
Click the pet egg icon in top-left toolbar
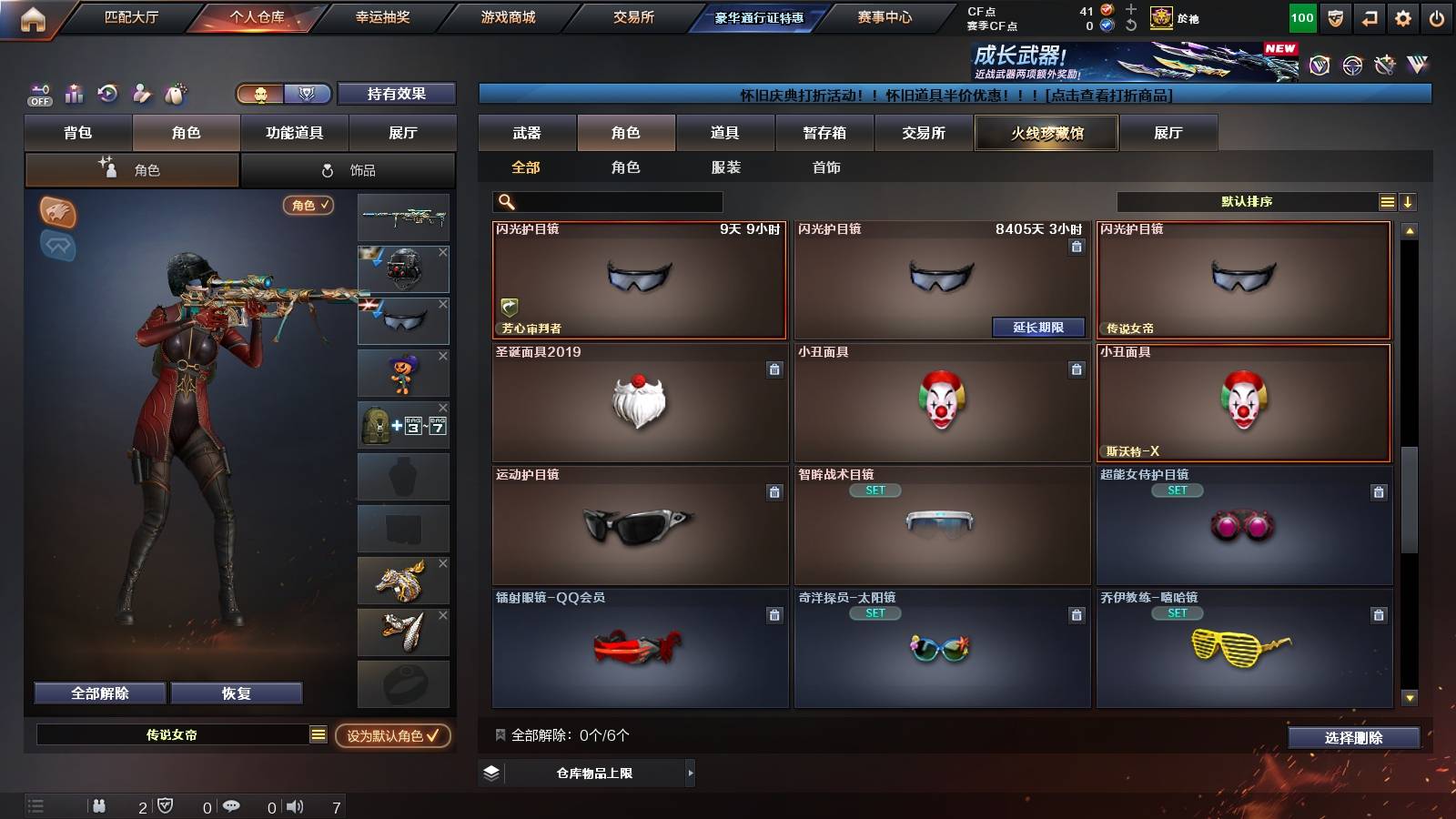click(175, 93)
